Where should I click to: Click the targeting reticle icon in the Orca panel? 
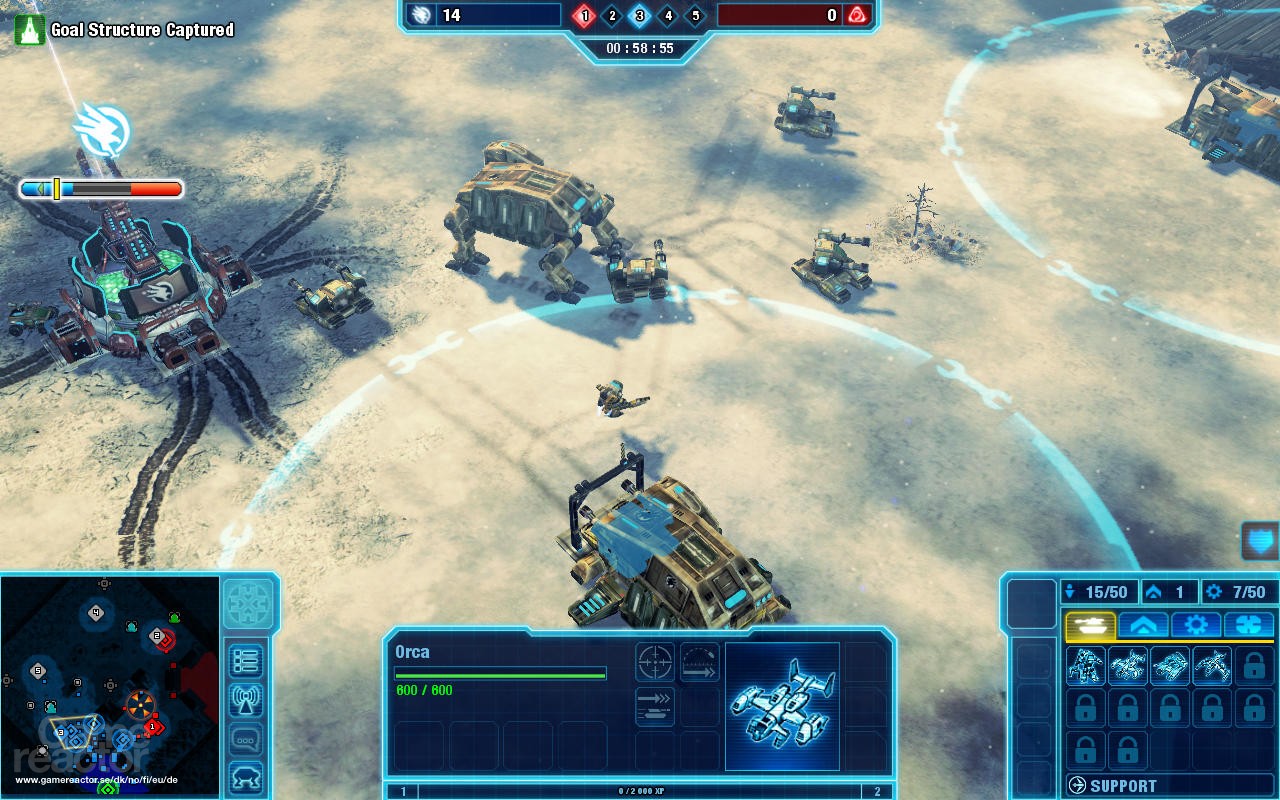(654, 662)
